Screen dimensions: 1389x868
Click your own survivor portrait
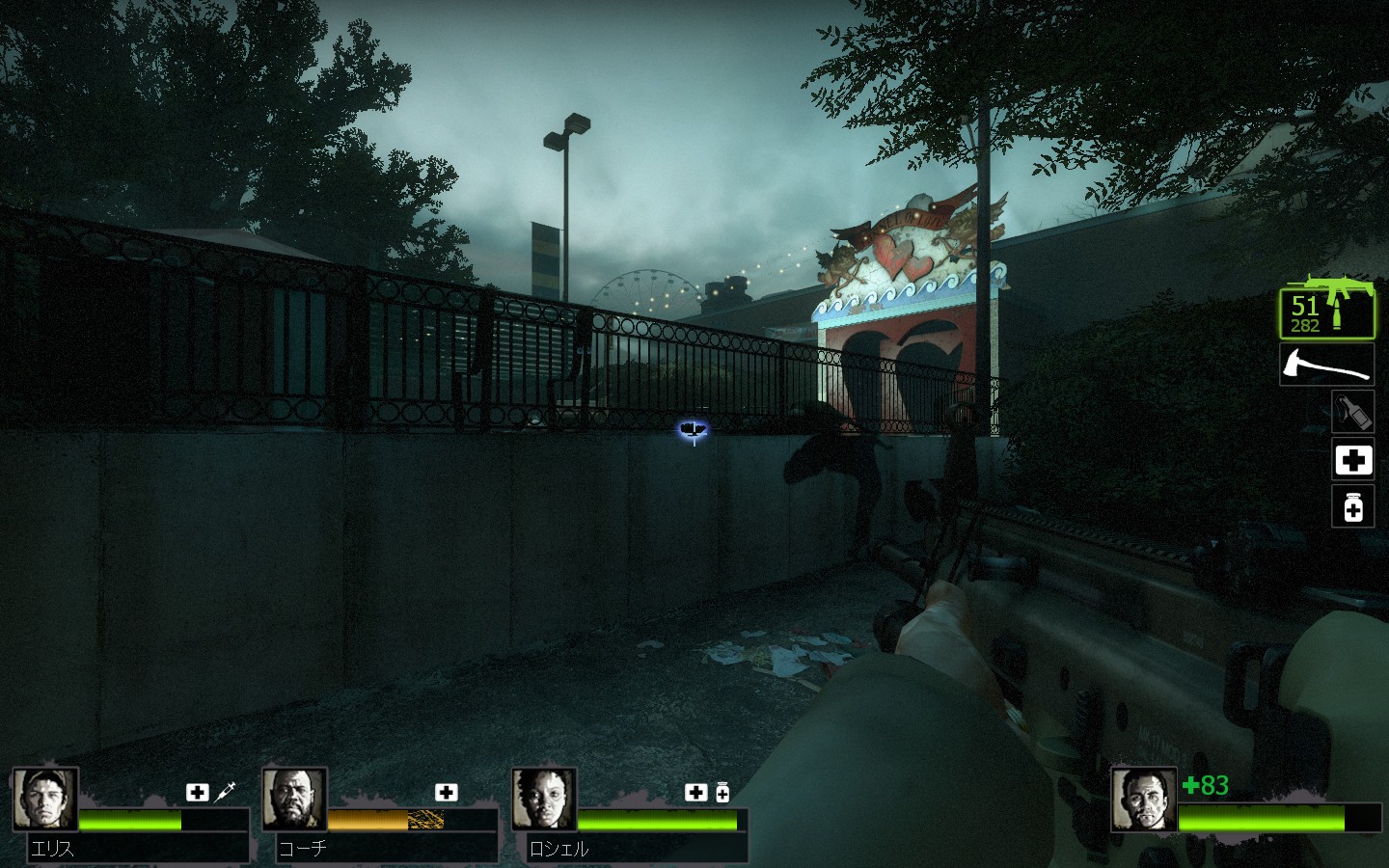click(1144, 800)
